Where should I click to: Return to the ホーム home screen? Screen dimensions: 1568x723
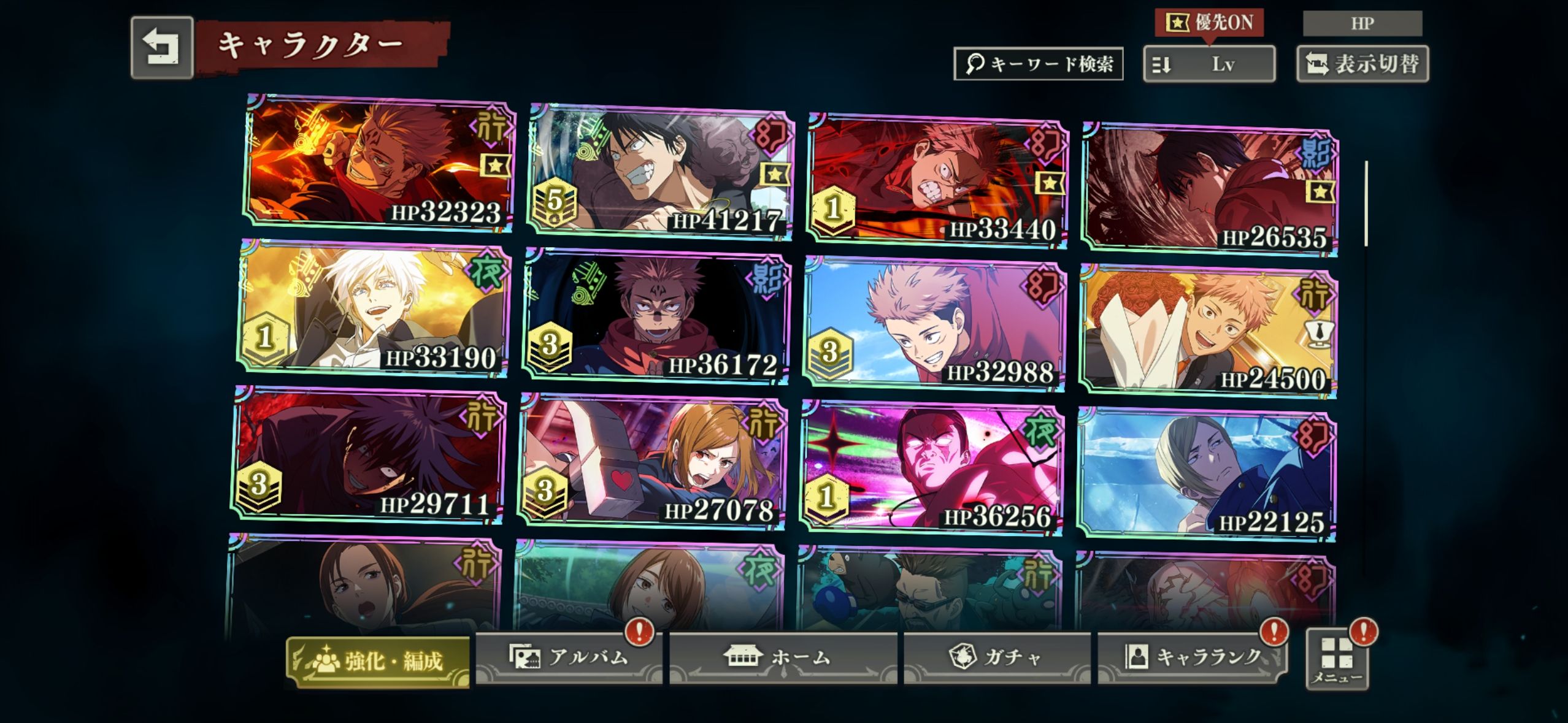[783, 658]
